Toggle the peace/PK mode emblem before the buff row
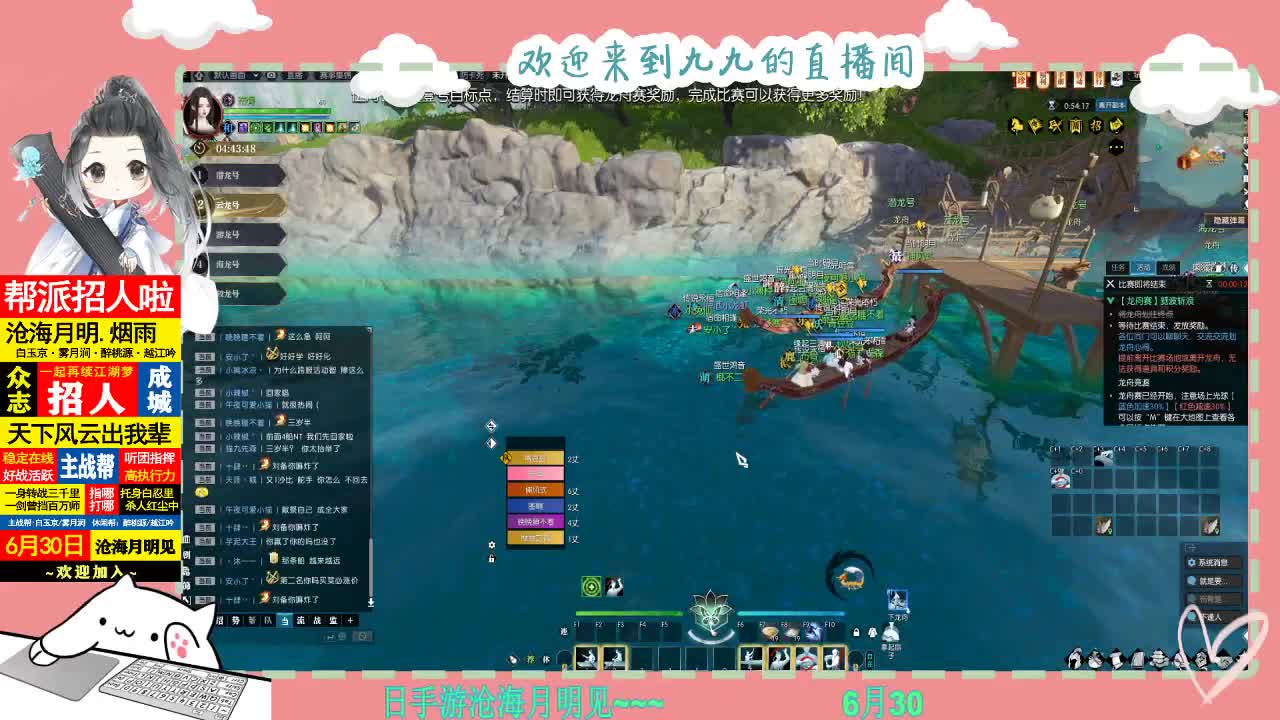The width and height of the screenshot is (1280, 720). tap(228, 127)
